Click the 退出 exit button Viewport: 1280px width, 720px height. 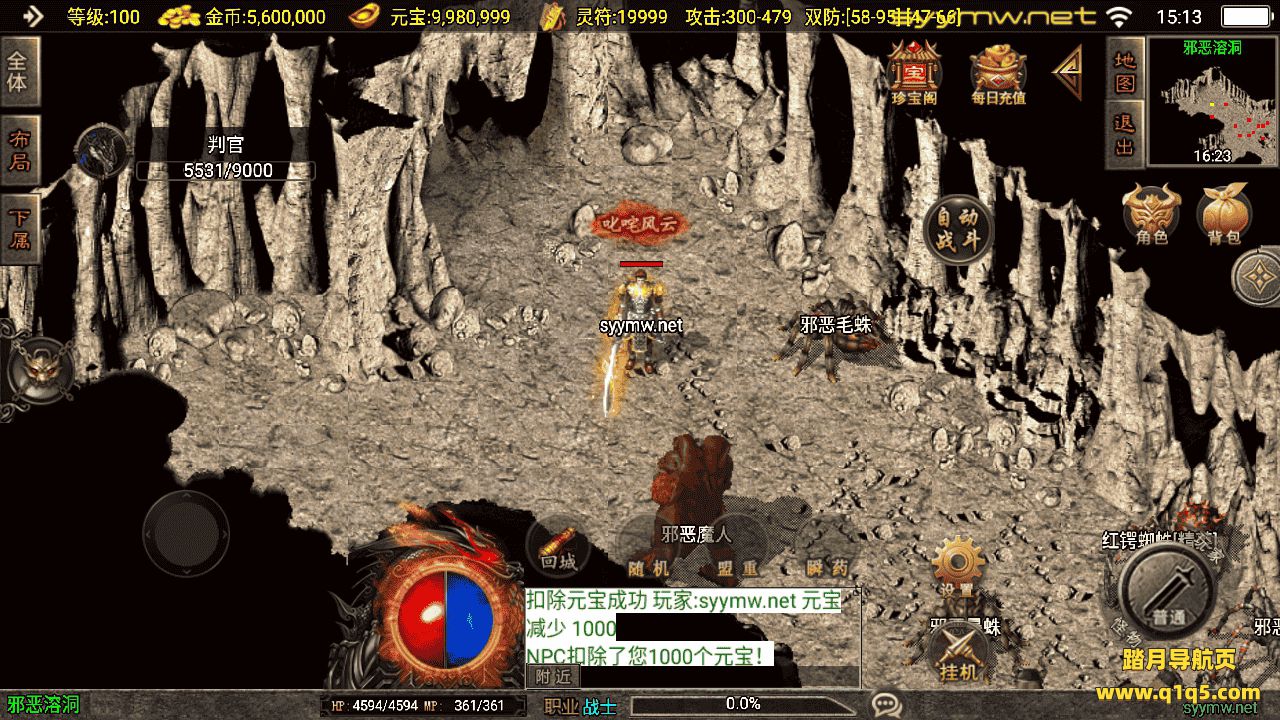coord(1126,134)
